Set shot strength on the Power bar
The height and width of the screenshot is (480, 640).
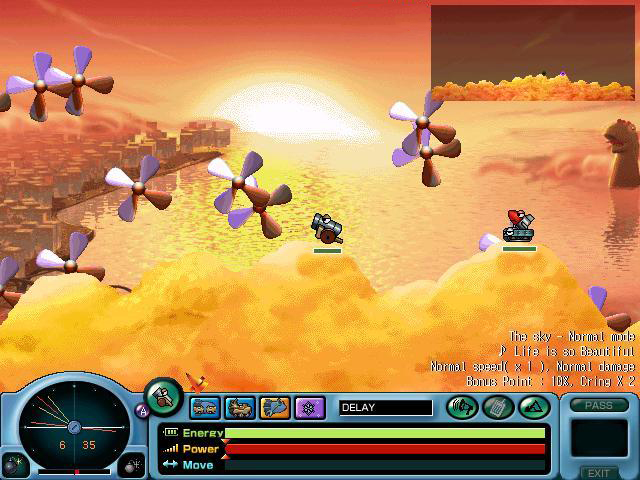click(x=385, y=449)
